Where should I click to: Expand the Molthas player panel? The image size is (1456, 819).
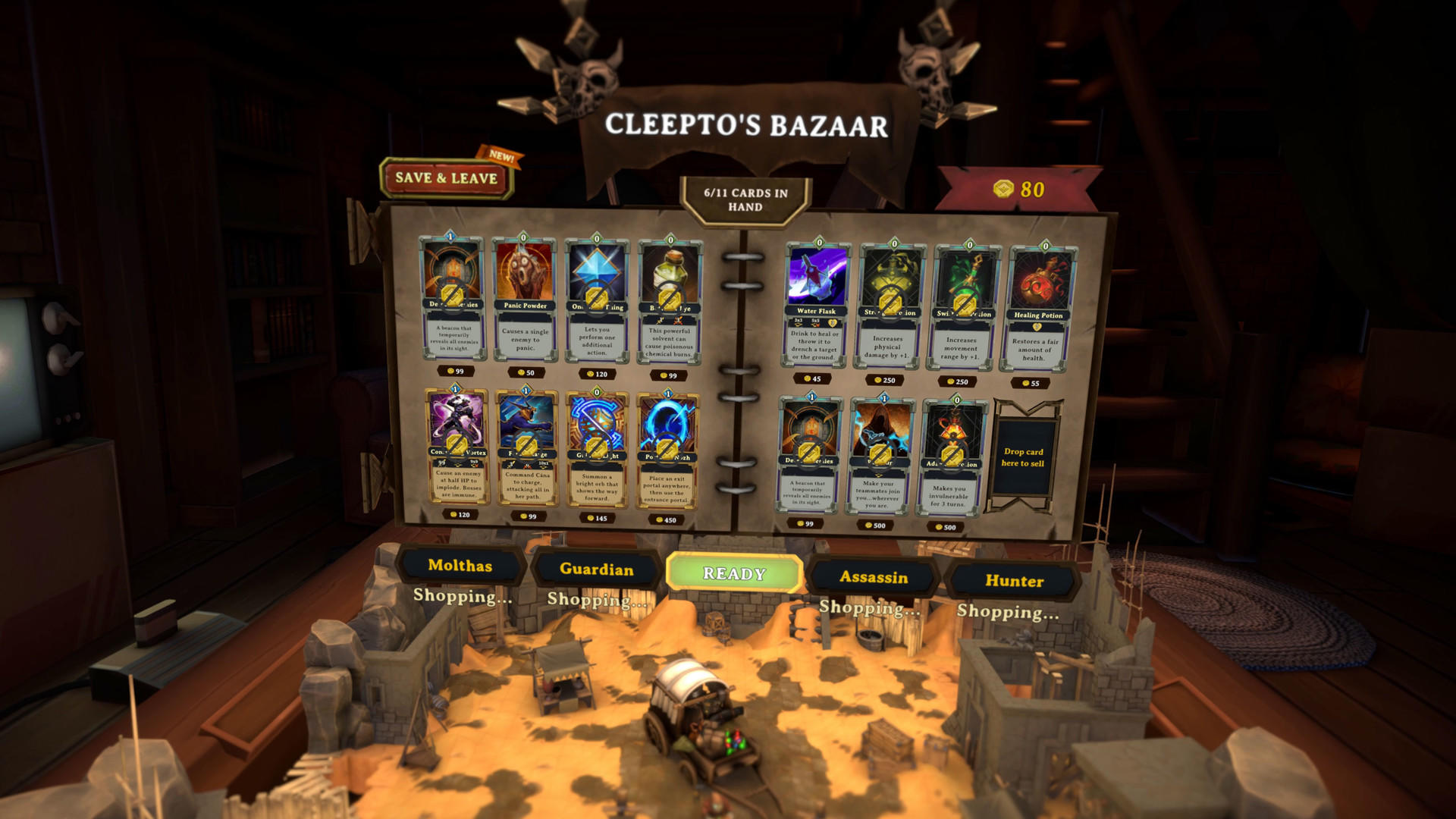(460, 566)
